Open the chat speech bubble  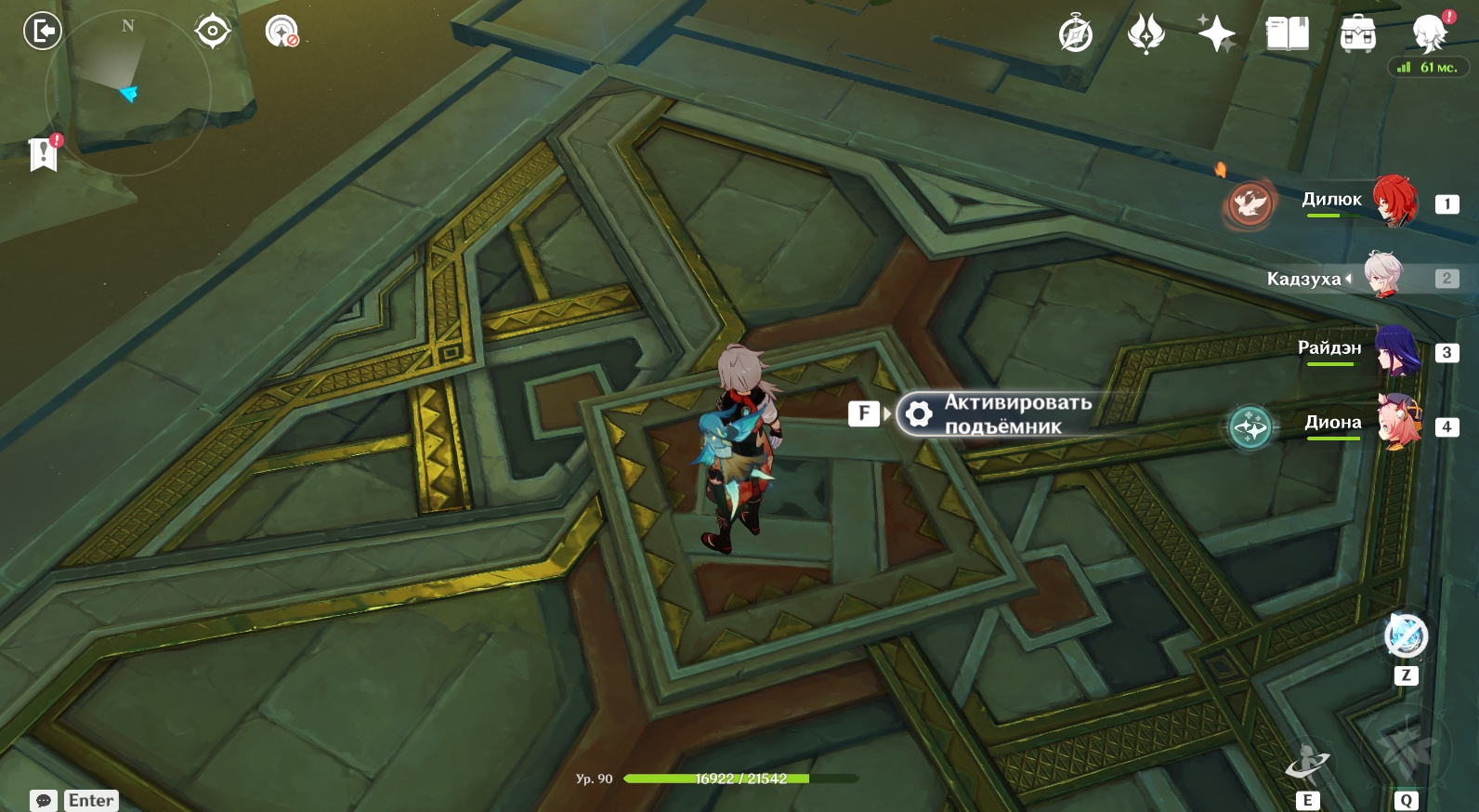point(44,800)
